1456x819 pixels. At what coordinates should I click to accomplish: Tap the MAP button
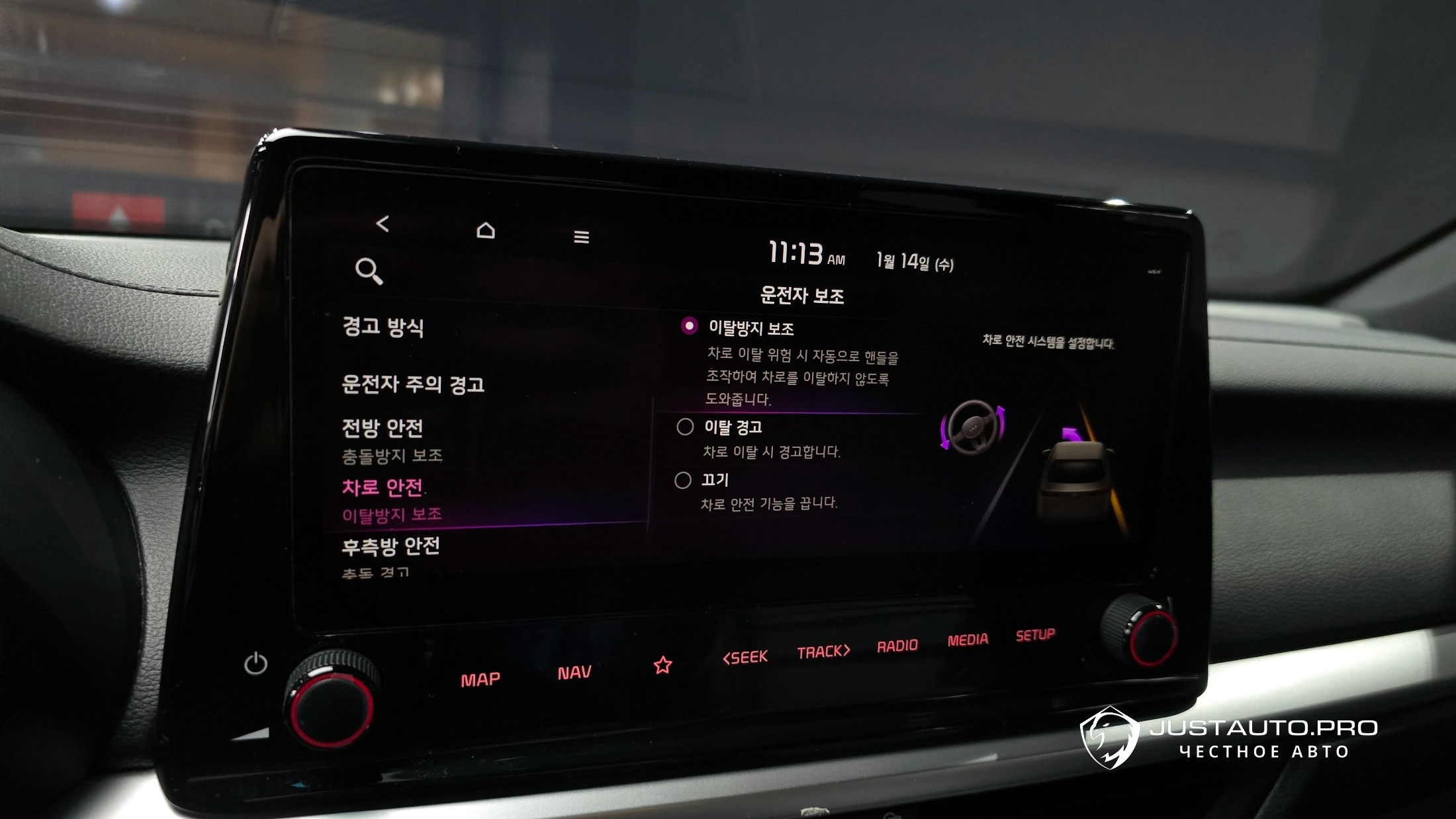point(480,679)
